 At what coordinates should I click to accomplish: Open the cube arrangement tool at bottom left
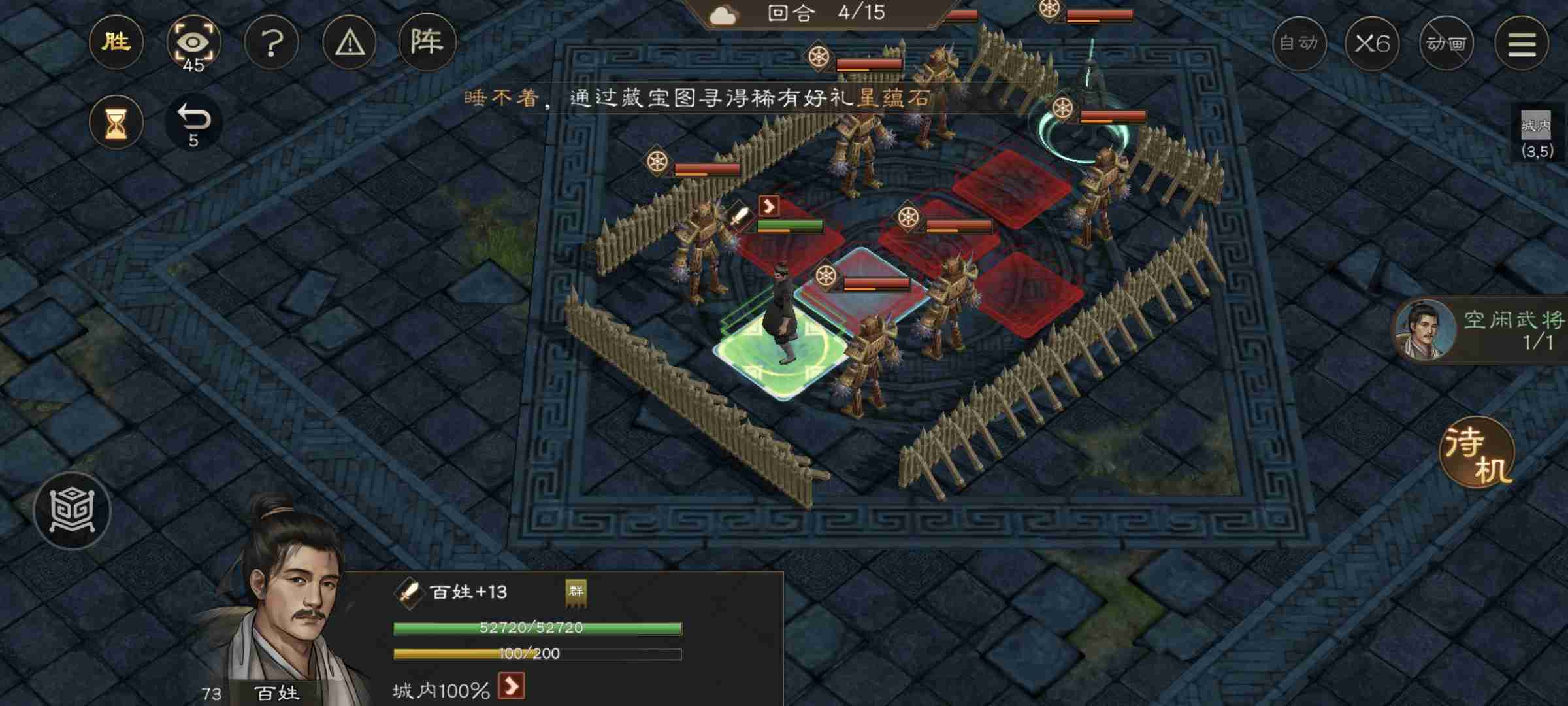[73, 511]
